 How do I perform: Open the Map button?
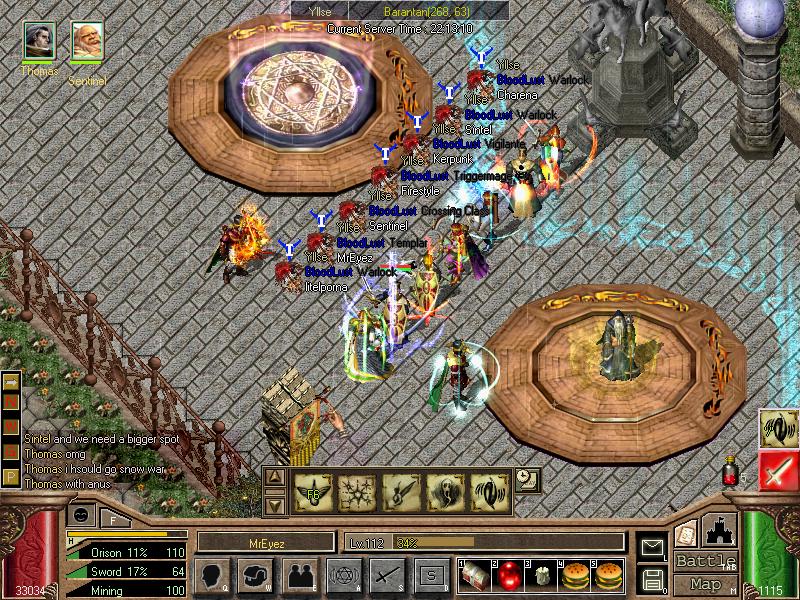point(705,584)
